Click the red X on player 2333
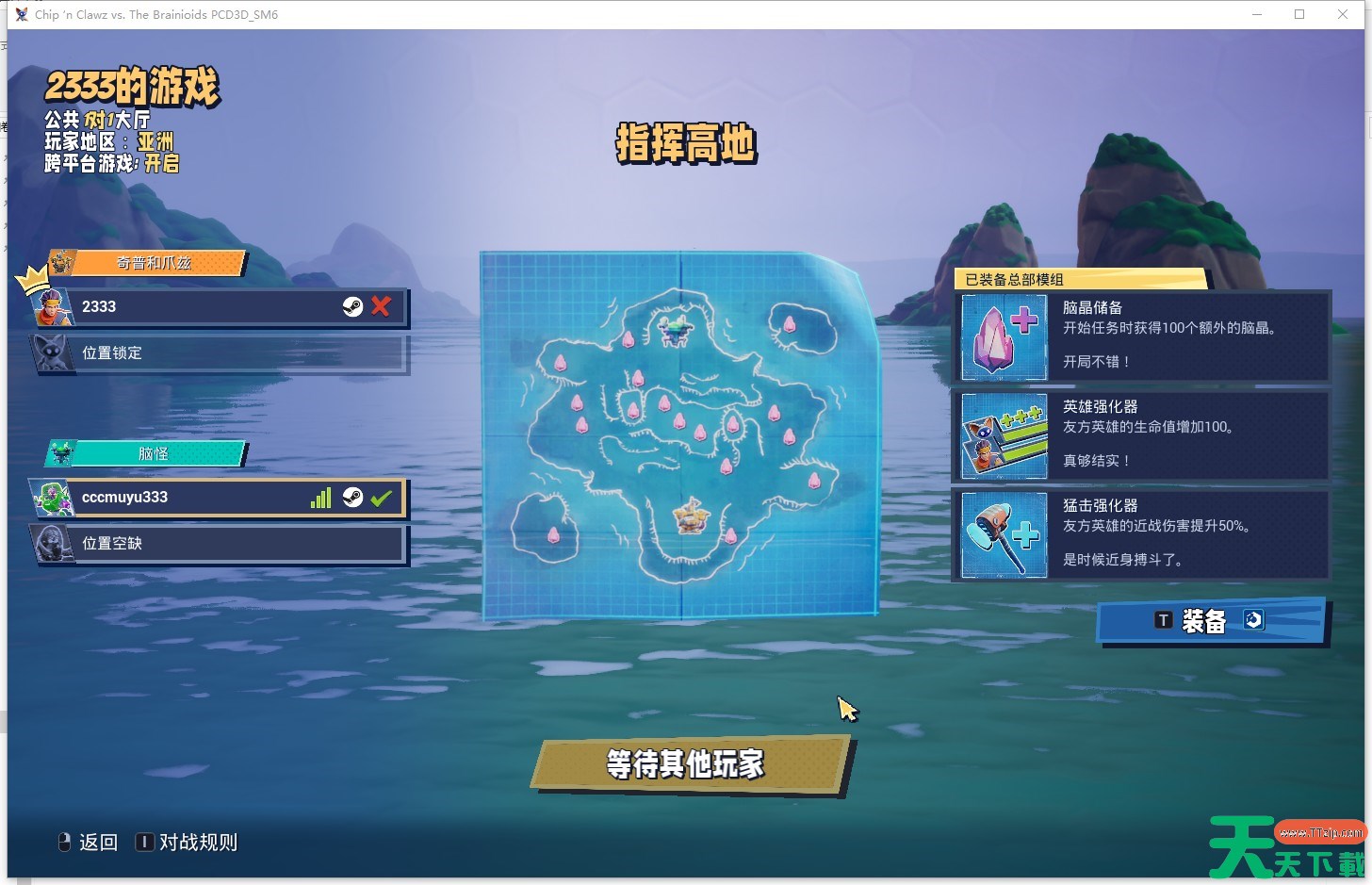This screenshot has height=885, width=1372. point(381,306)
